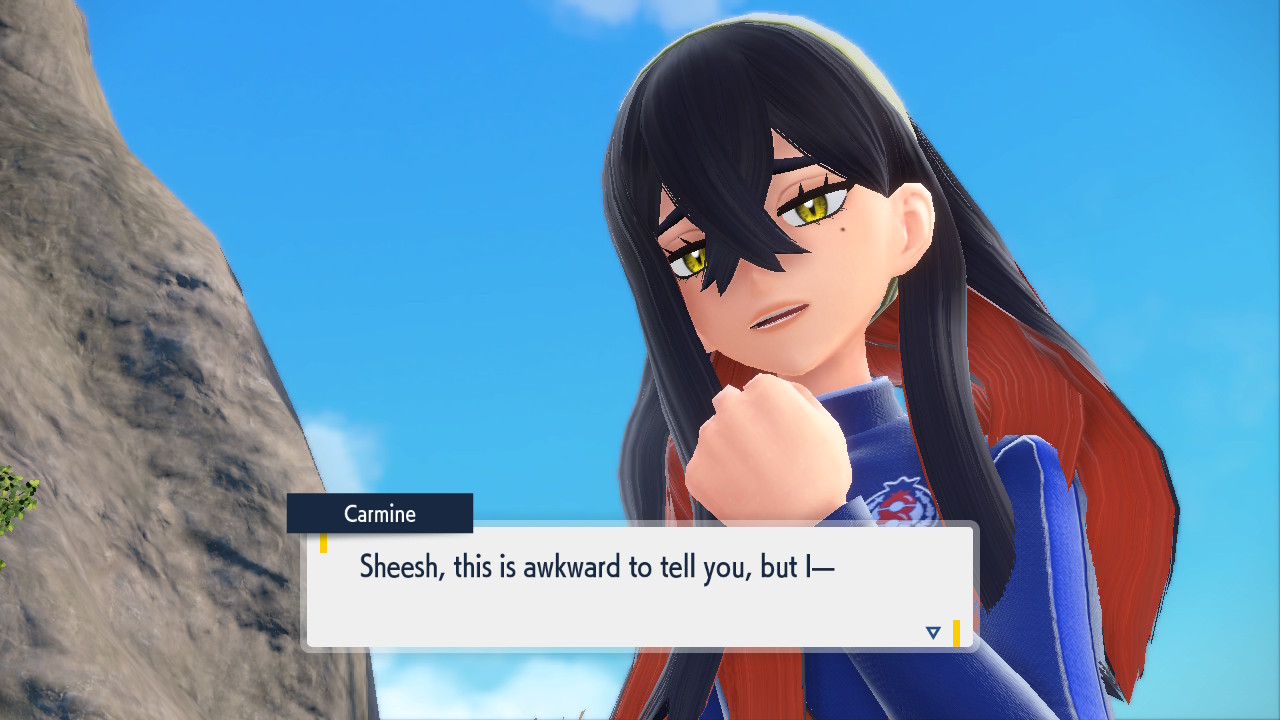Click Carmine's dialogue text box

tap(638, 587)
